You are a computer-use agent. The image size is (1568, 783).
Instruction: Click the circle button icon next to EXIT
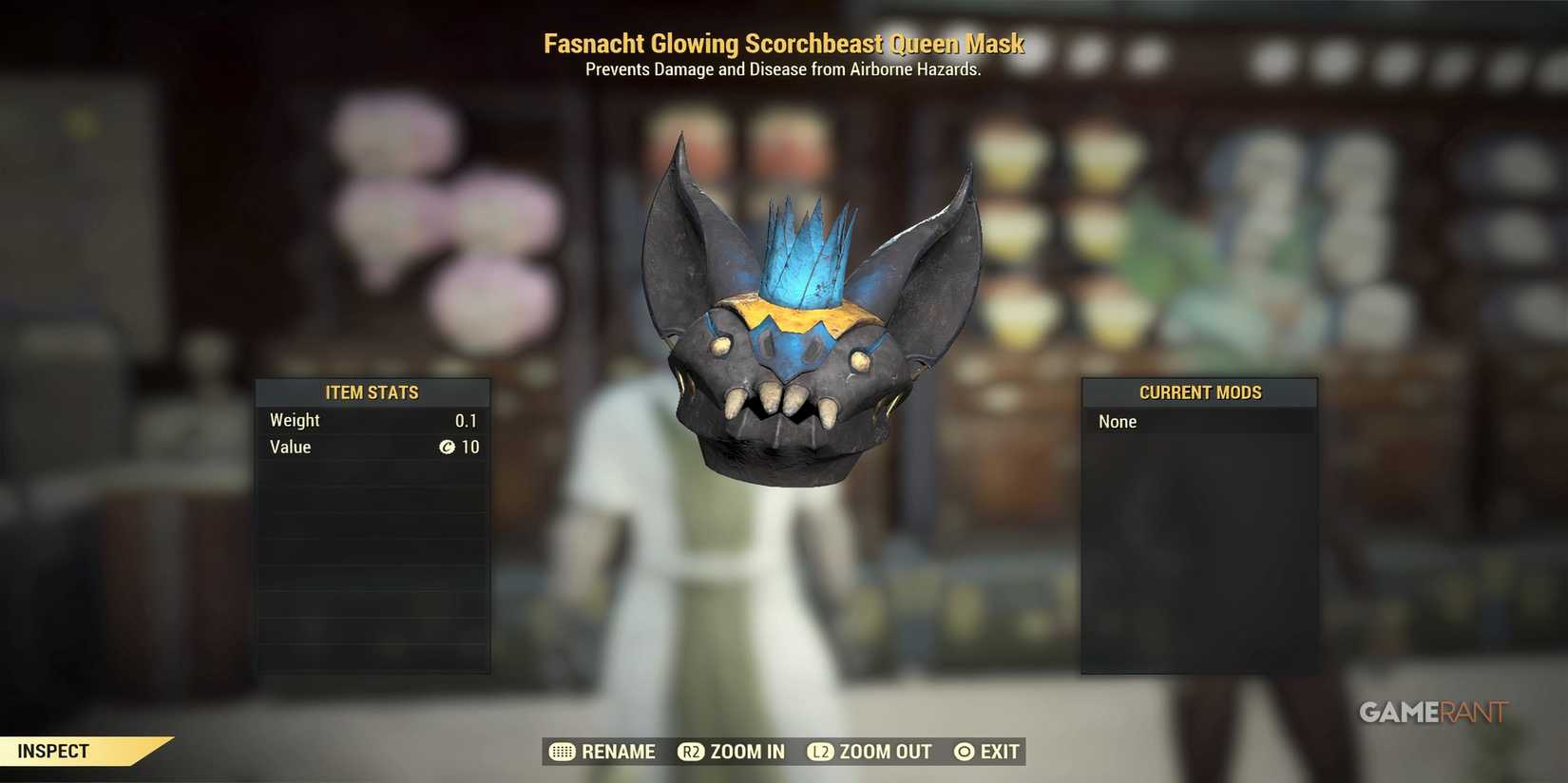tap(965, 752)
